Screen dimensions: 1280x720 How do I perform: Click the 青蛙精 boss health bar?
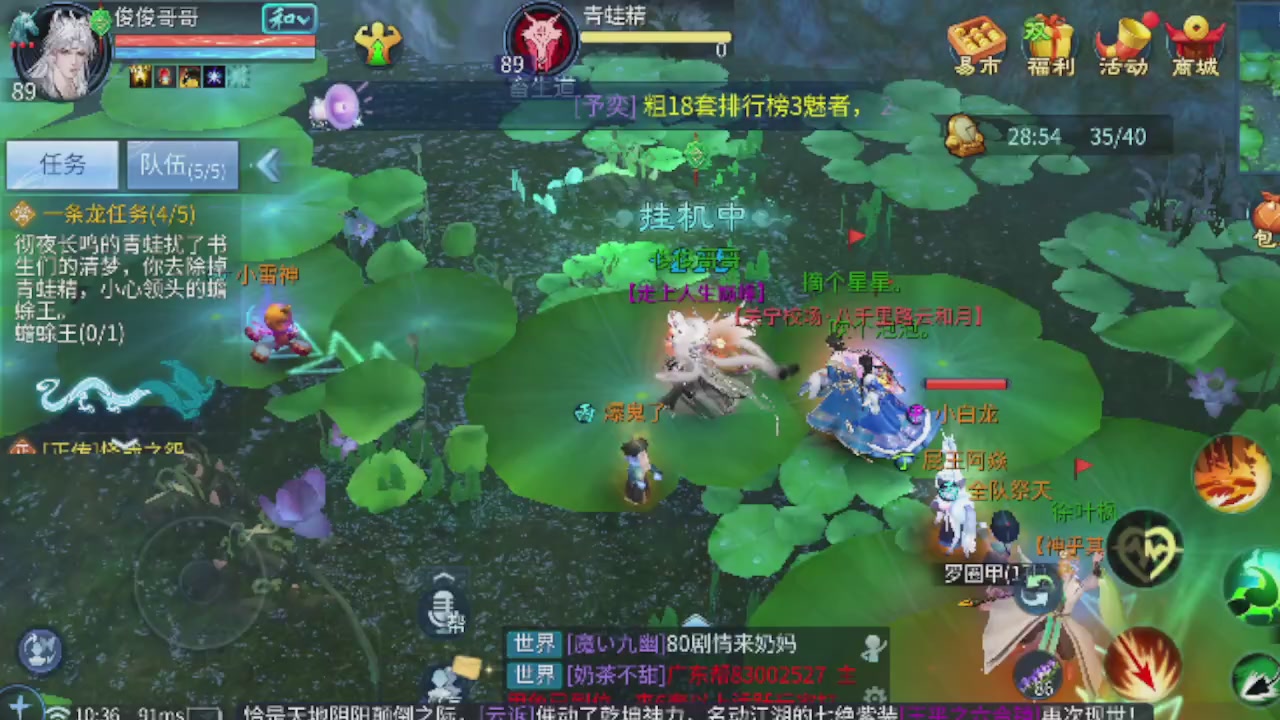point(655,38)
